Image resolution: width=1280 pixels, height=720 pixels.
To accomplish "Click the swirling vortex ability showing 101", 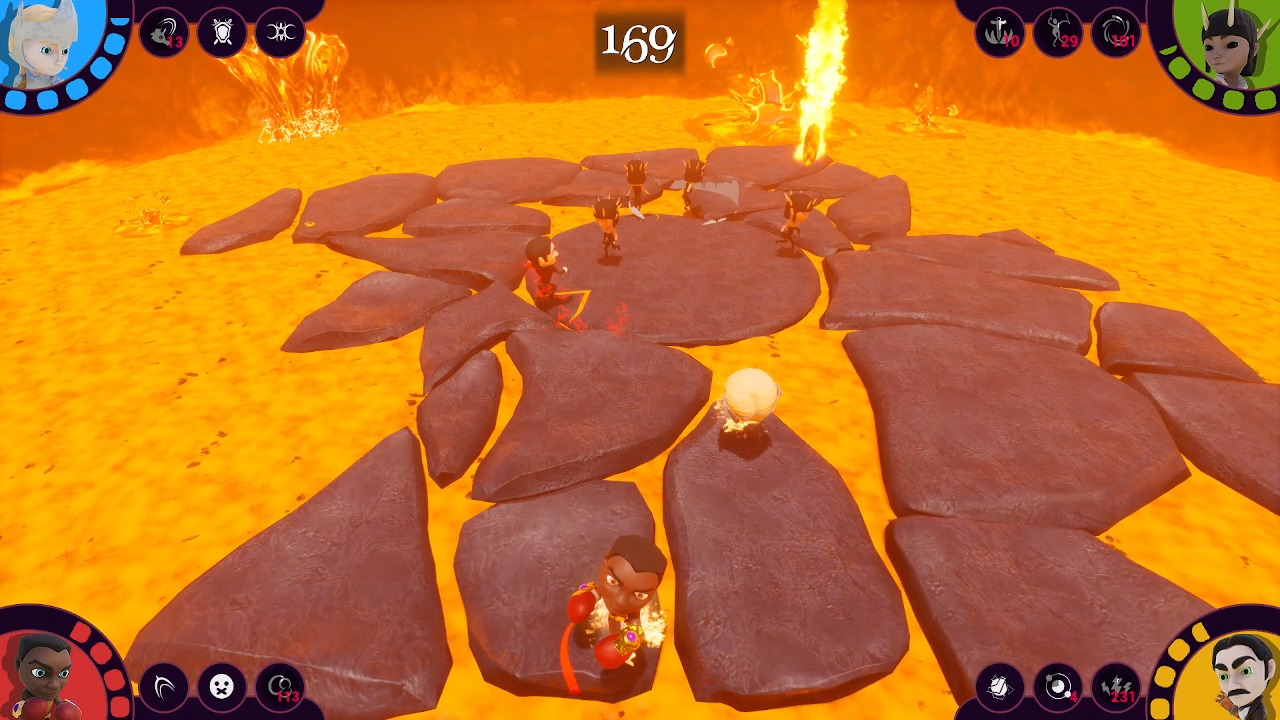I will click(x=1116, y=30).
